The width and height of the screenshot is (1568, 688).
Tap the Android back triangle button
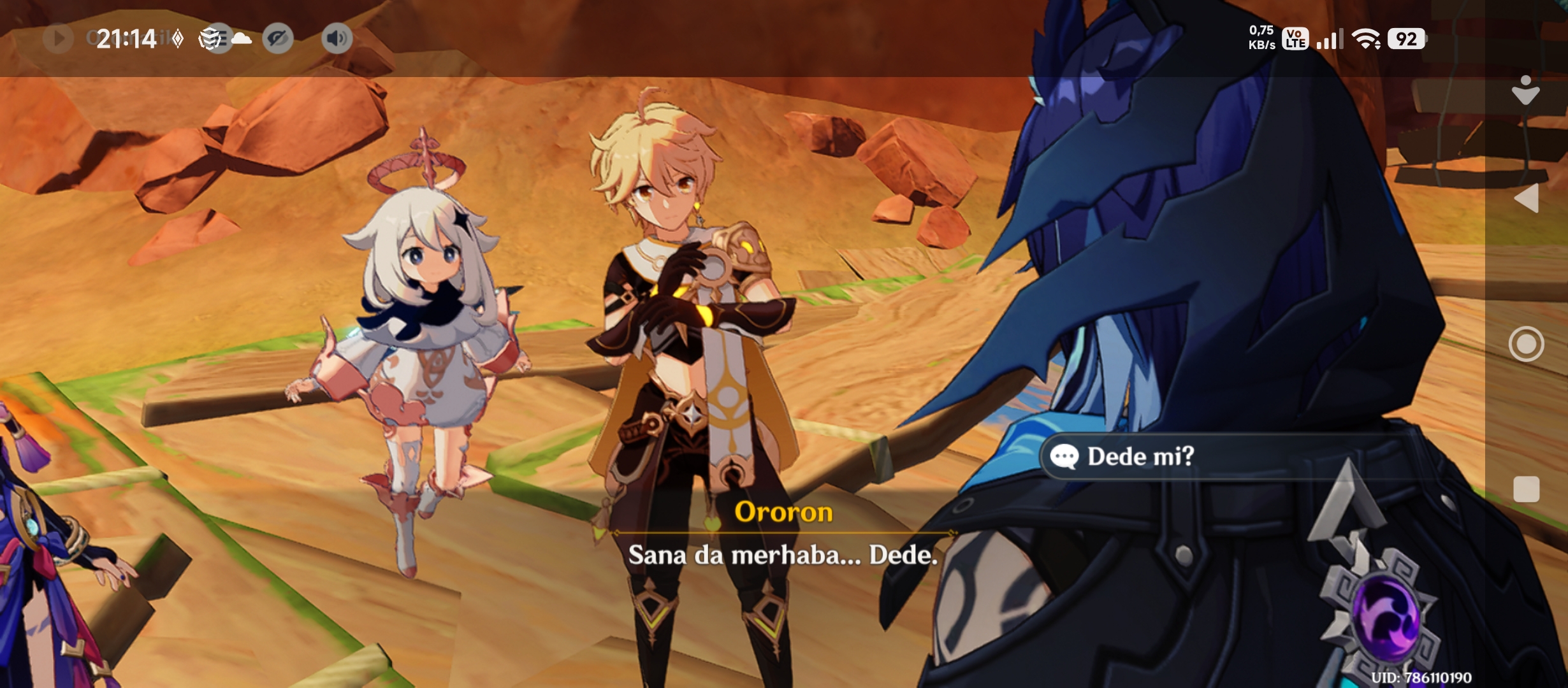pyautogui.click(x=1526, y=198)
